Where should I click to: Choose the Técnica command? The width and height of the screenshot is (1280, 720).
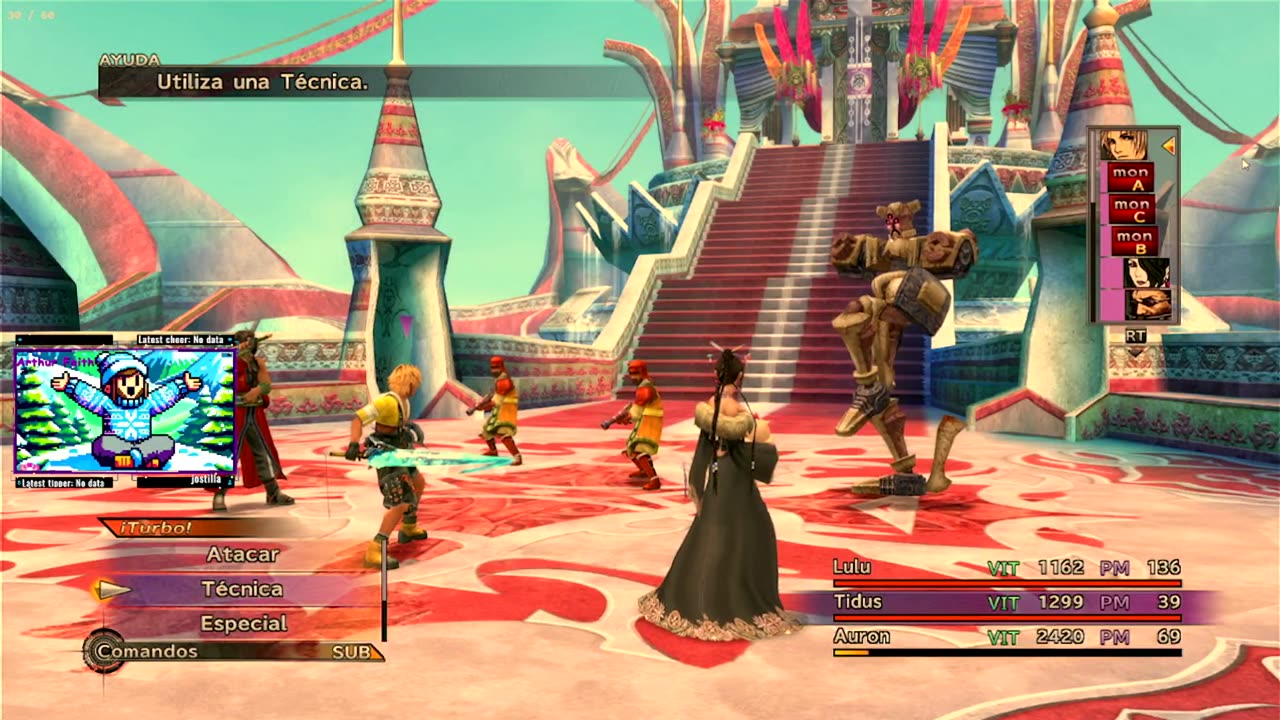(x=242, y=589)
